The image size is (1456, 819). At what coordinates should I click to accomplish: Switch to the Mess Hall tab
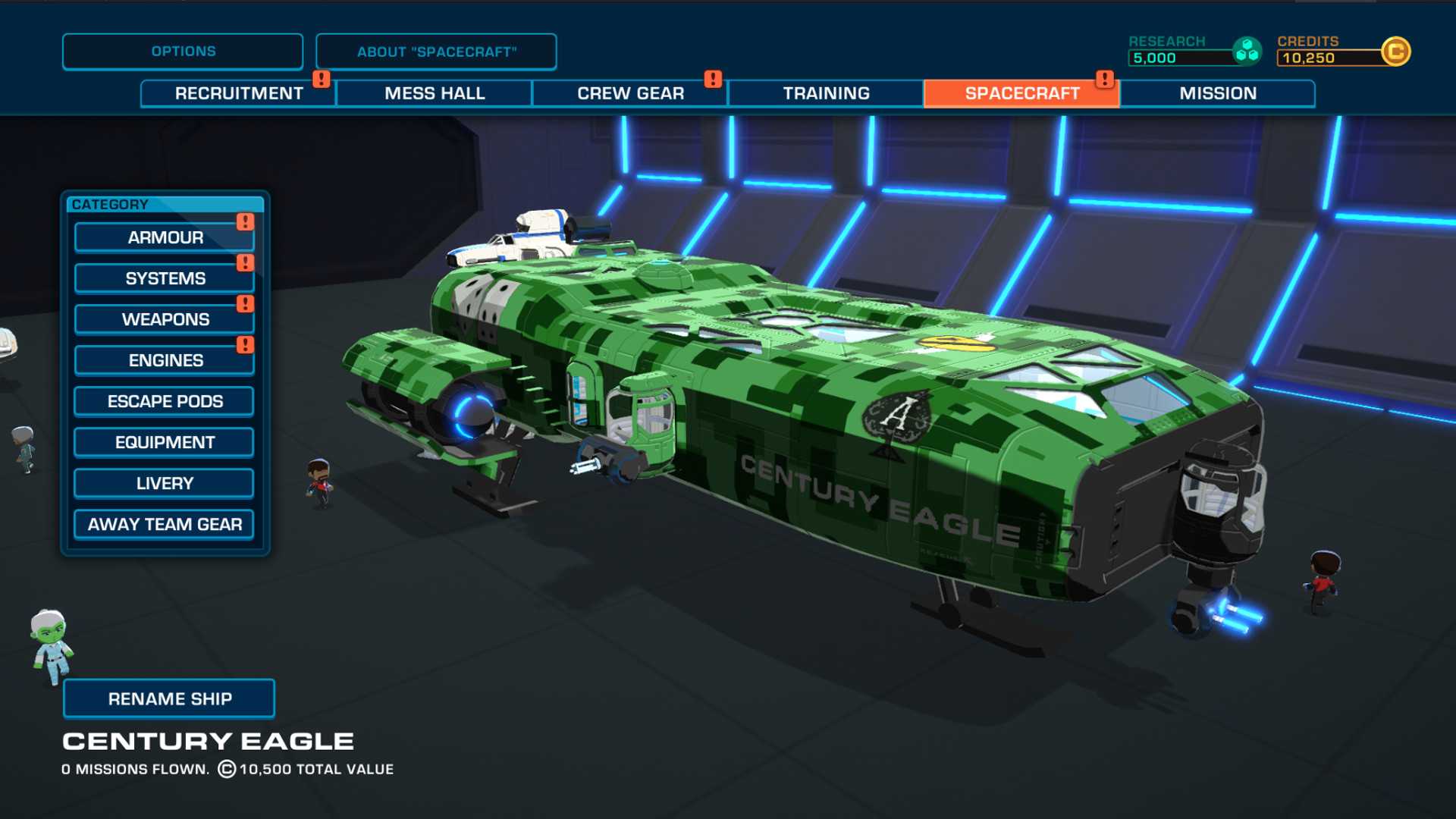(x=435, y=93)
